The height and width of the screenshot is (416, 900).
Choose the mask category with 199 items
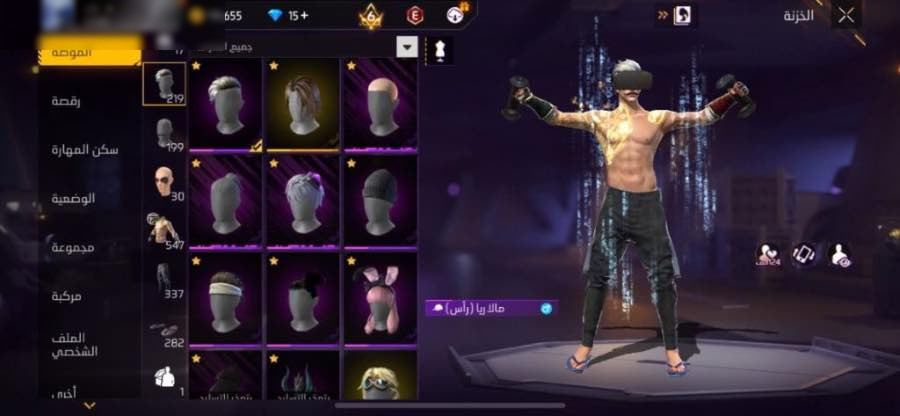164,133
